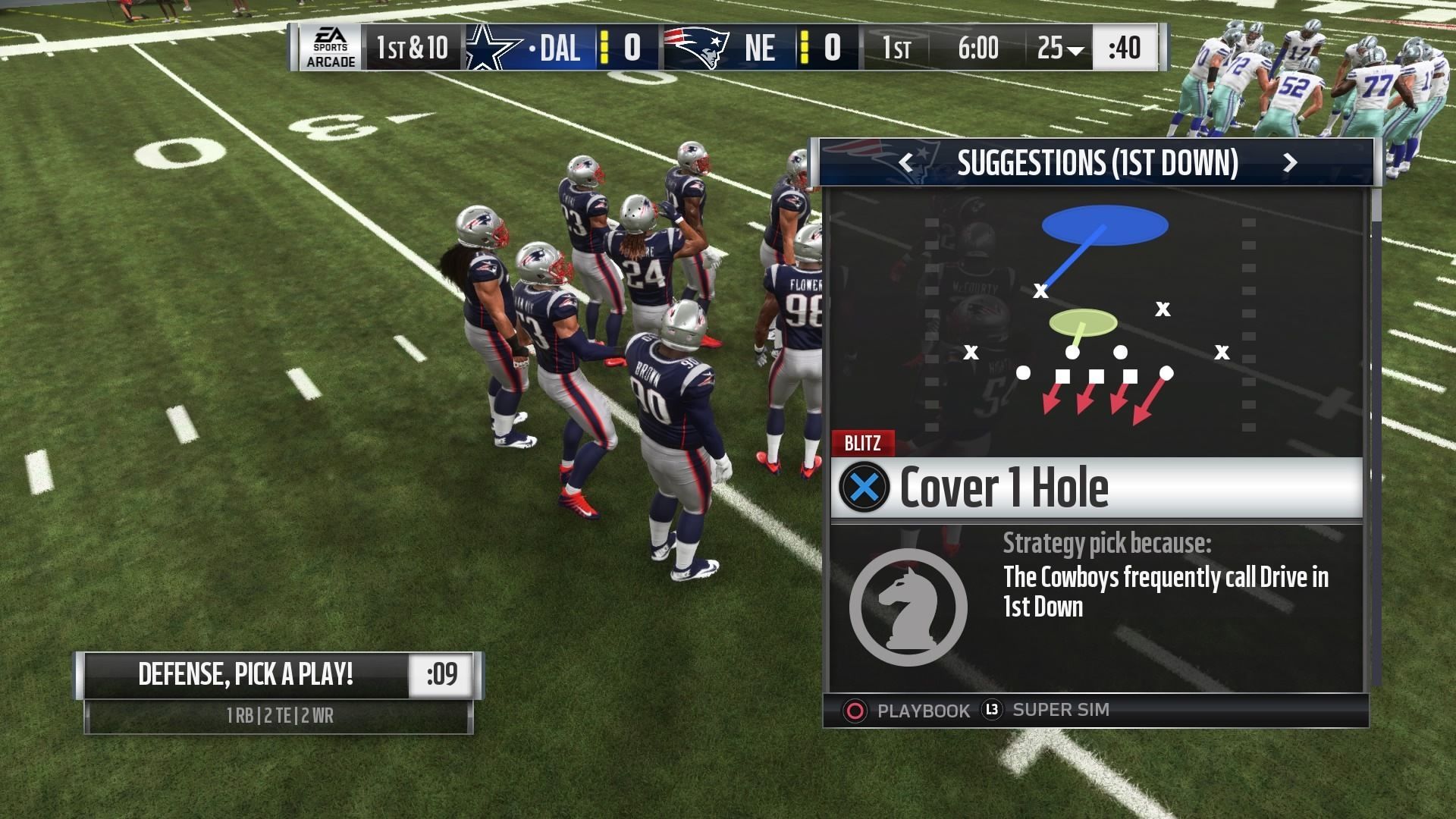
Task: Go to the previous suggestions page arrow
Action: (905, 162)
